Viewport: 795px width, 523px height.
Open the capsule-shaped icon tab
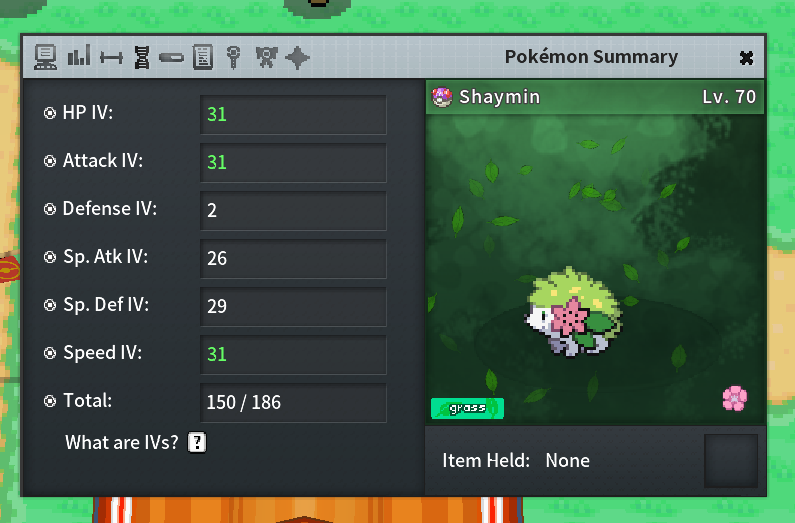(171, 58)
